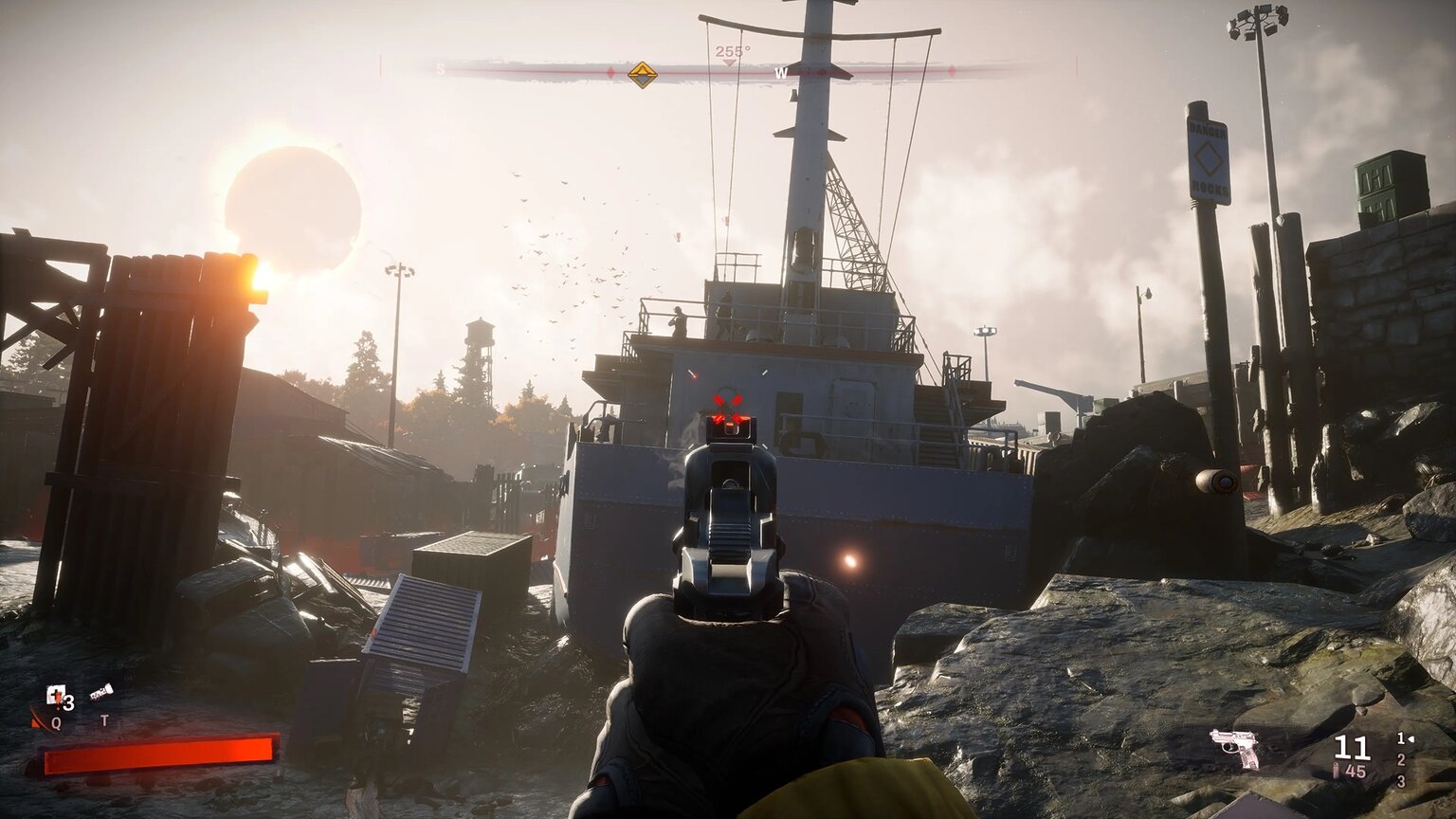Viewport: 1456px width, 819px height.
Task: Expand the heading arrow below the degree number
Action: click(729, 63)
